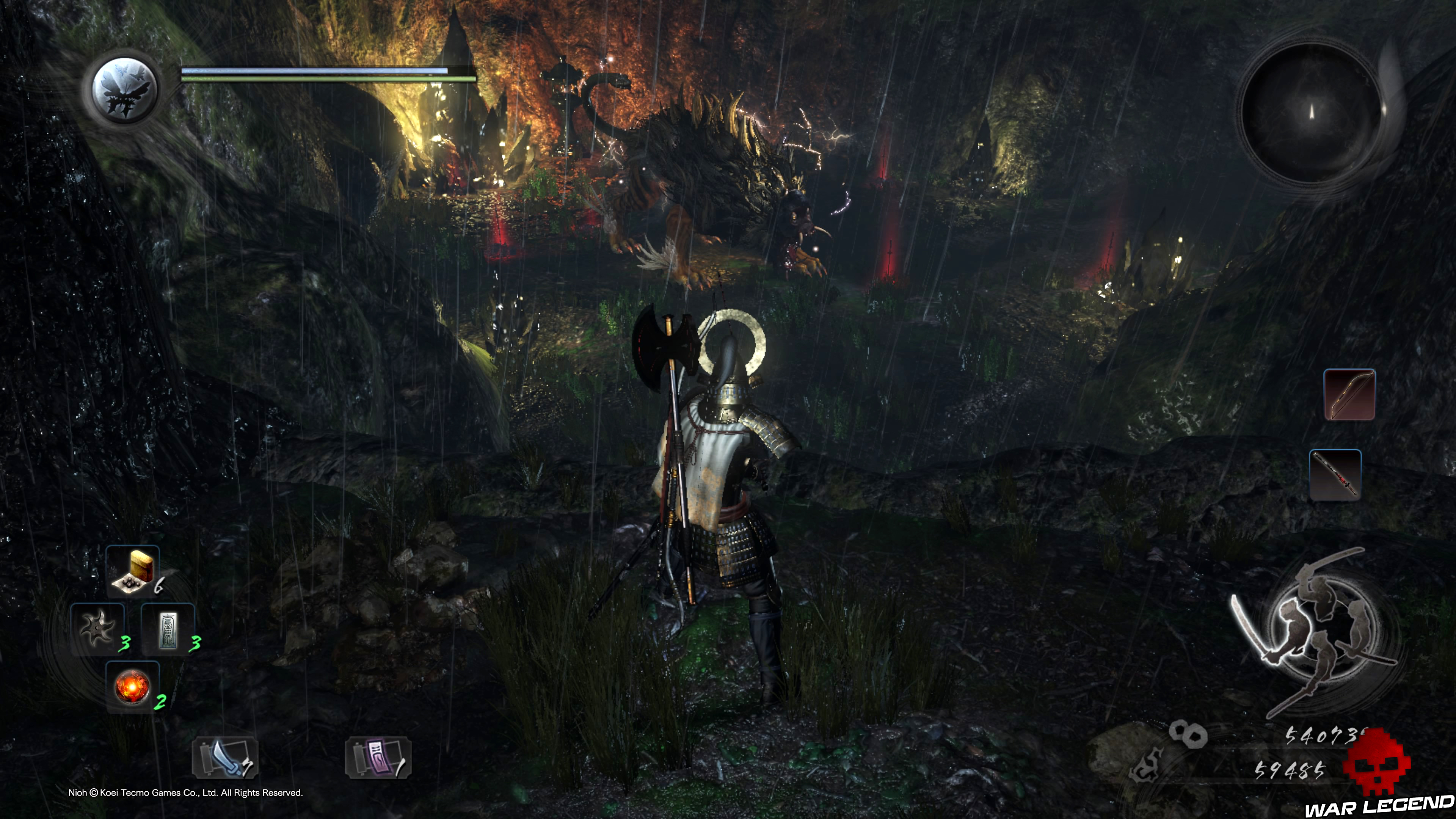
Task: Click the blade scroll shortcut icon
Action: coord(225,758)
